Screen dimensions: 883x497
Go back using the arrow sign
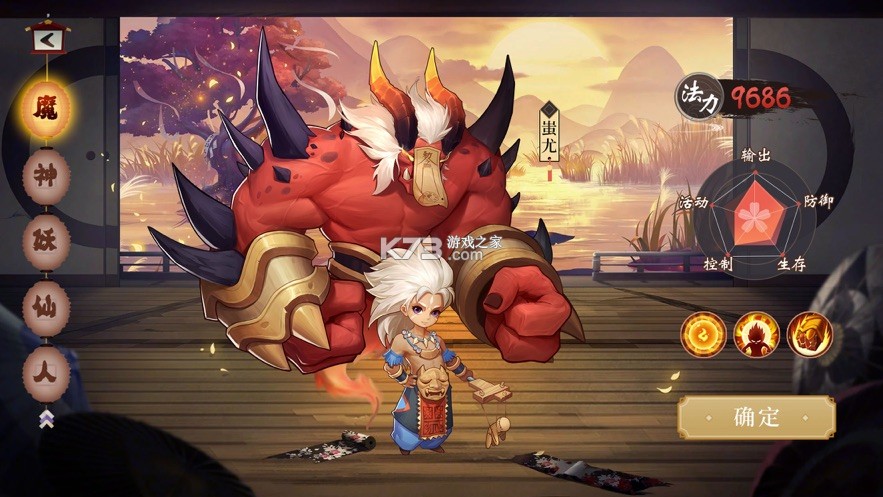coord(46,41)
